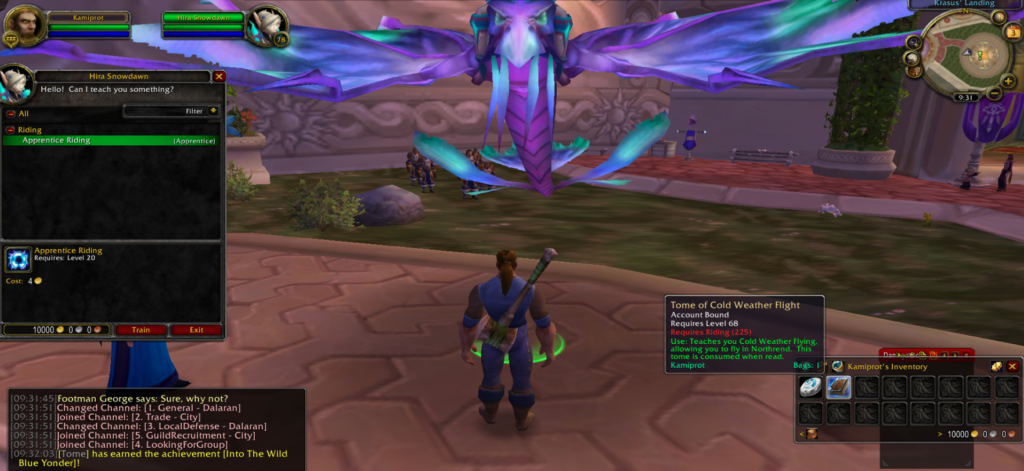Click Hira Snowdawn's target portrait
The width and height of the screenshot is (1024, 471).
[x=263, y=24]
